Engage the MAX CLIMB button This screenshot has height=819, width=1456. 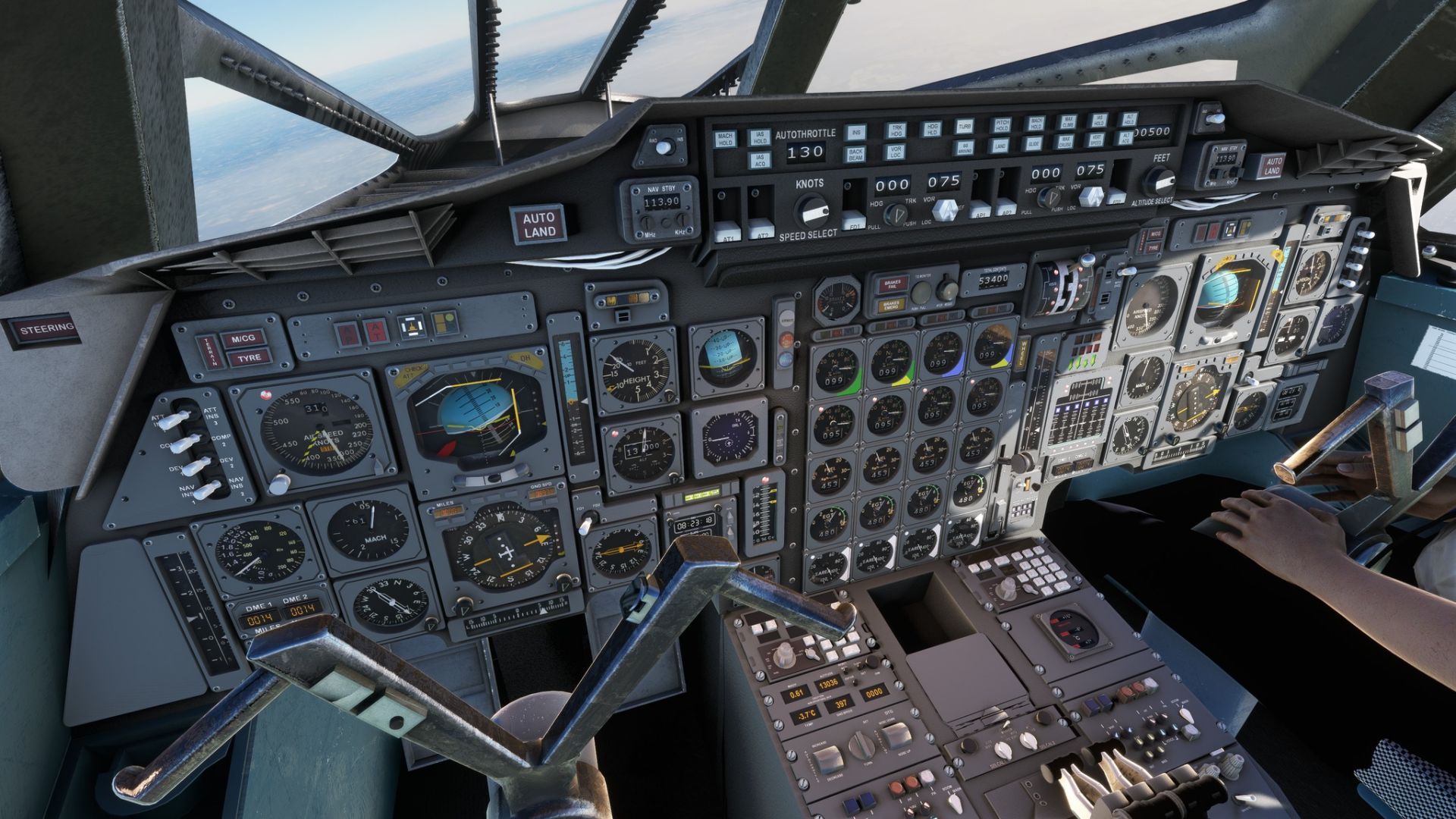click(x=1067, y=122)
